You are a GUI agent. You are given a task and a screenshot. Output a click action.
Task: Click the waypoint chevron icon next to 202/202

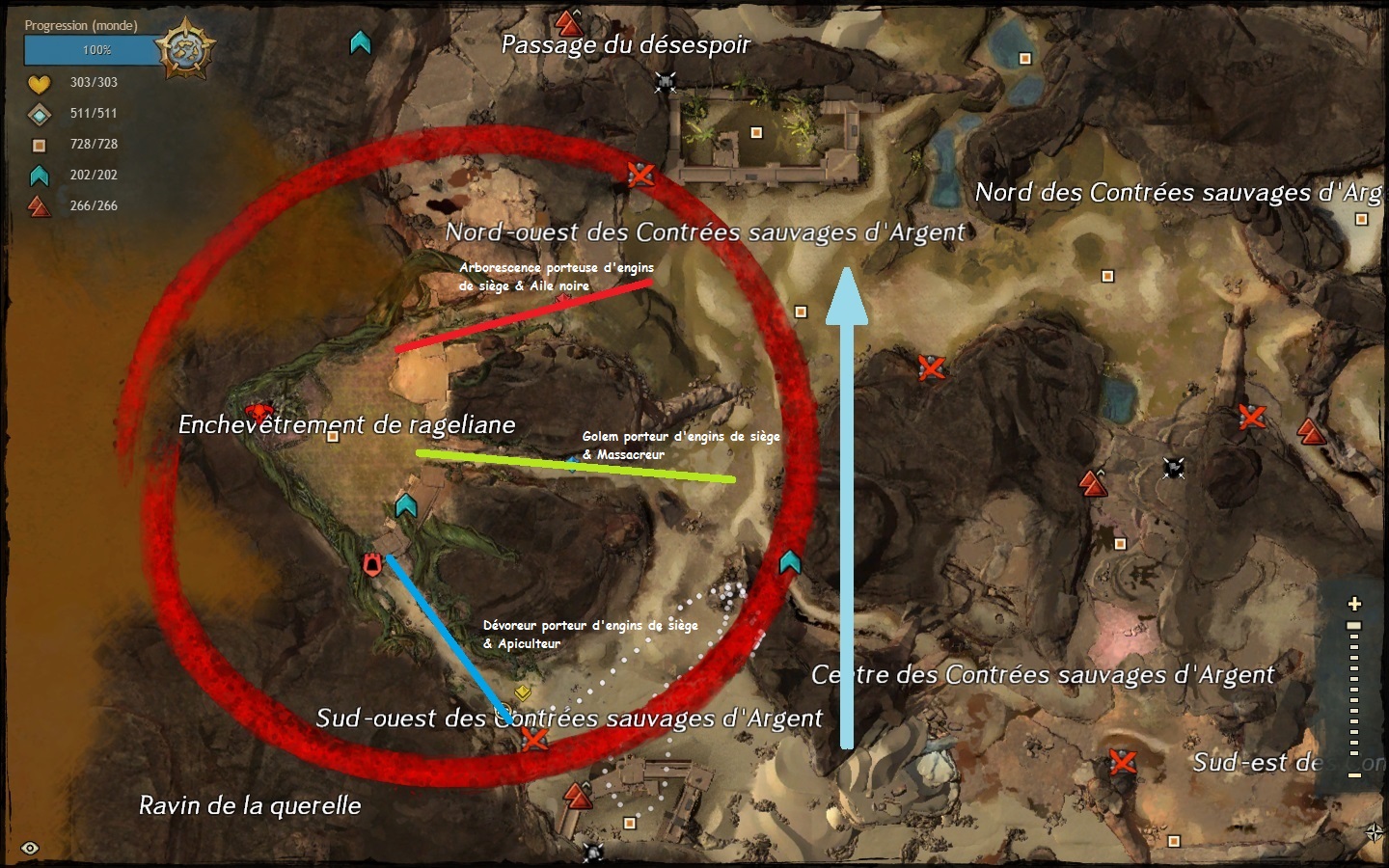(x=39, y=175)
